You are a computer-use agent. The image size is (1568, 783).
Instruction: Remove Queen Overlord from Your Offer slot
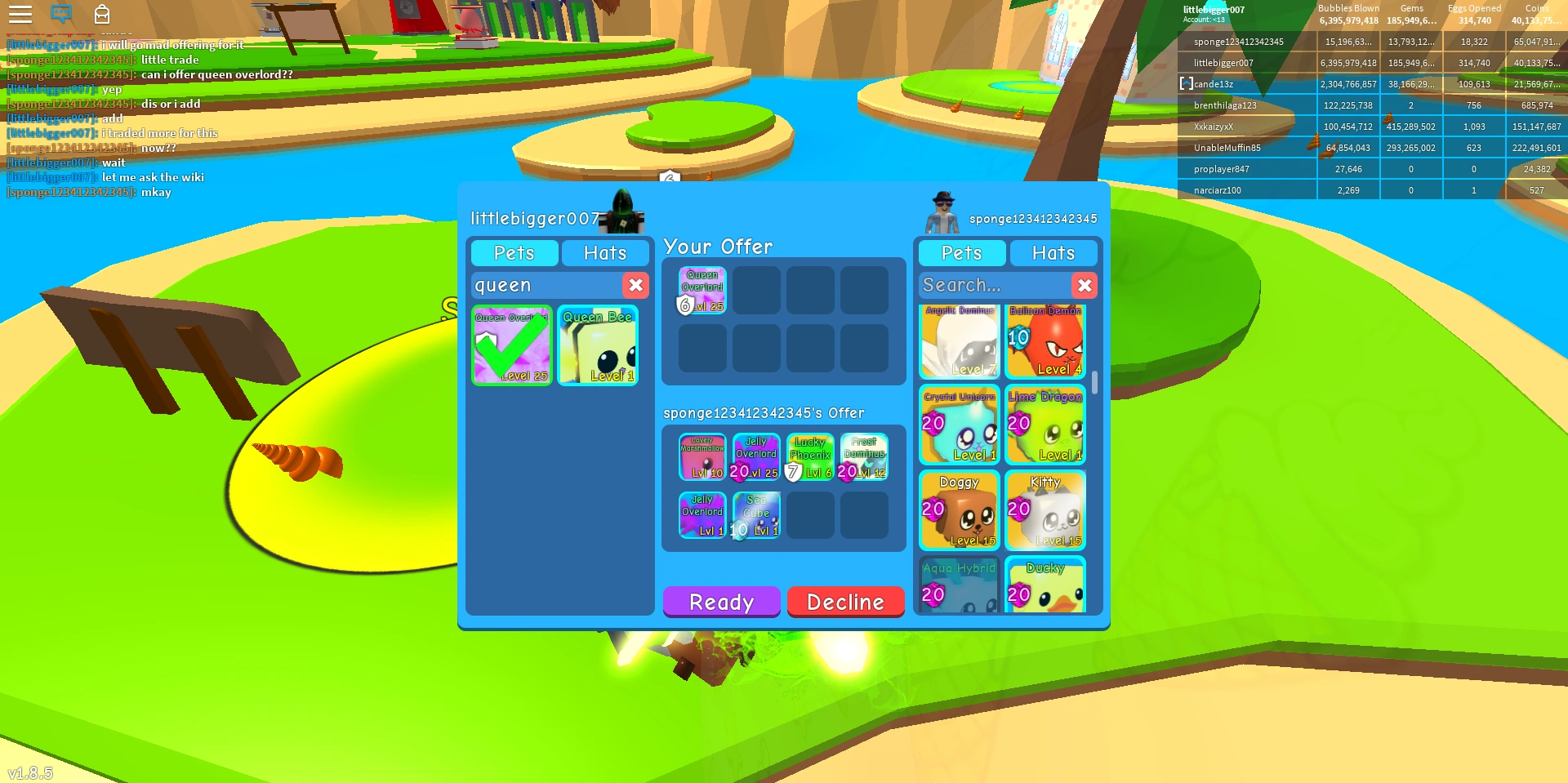pyautogui.click(x=702, y=290)
